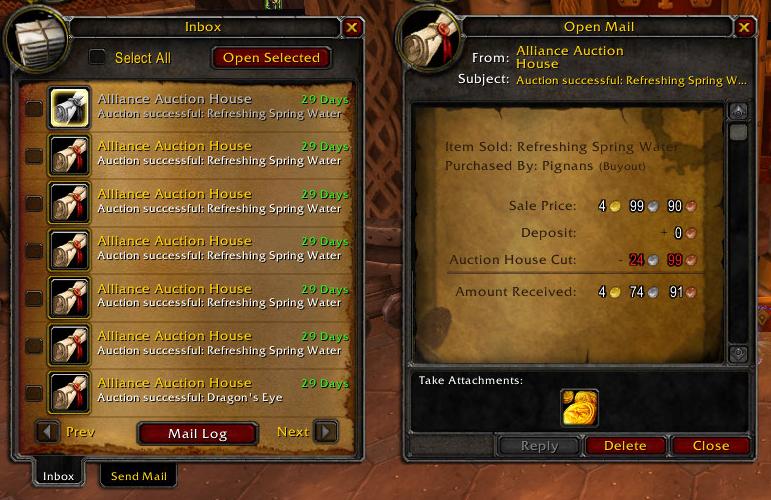Tick the checkbox beside the Dragon's Eye mail
This screenshot has height=500, width=771.
click(33, 392)
